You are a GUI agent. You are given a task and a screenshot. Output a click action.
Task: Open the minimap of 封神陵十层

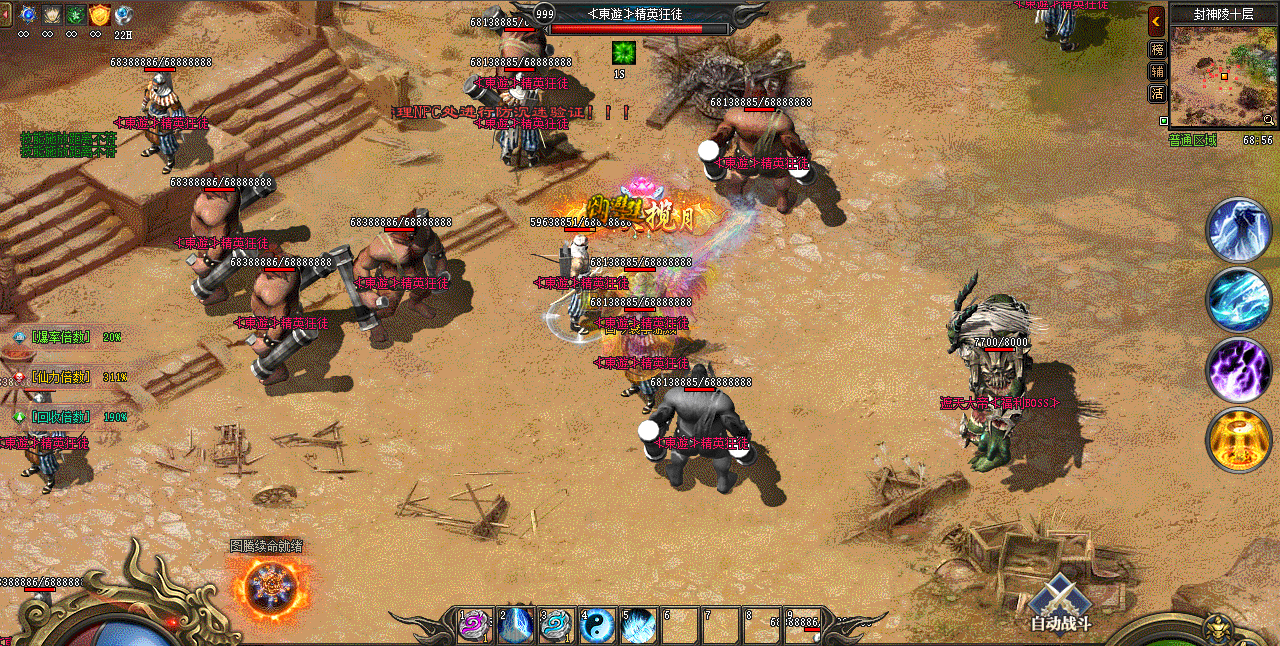pyautogui.click(x=1222, y=76)
